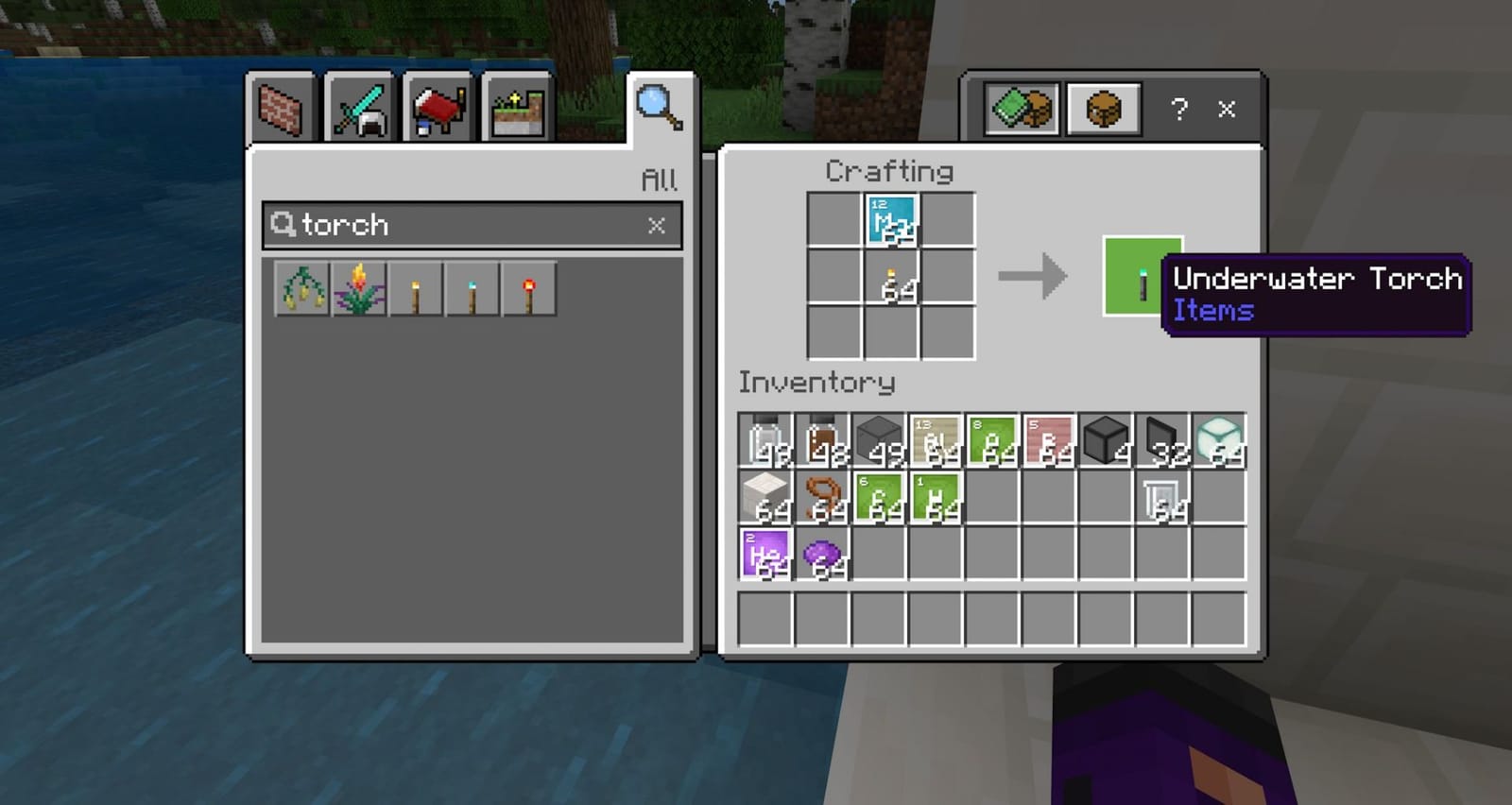Enable the crafting table recipe view

coord(1102,108)
